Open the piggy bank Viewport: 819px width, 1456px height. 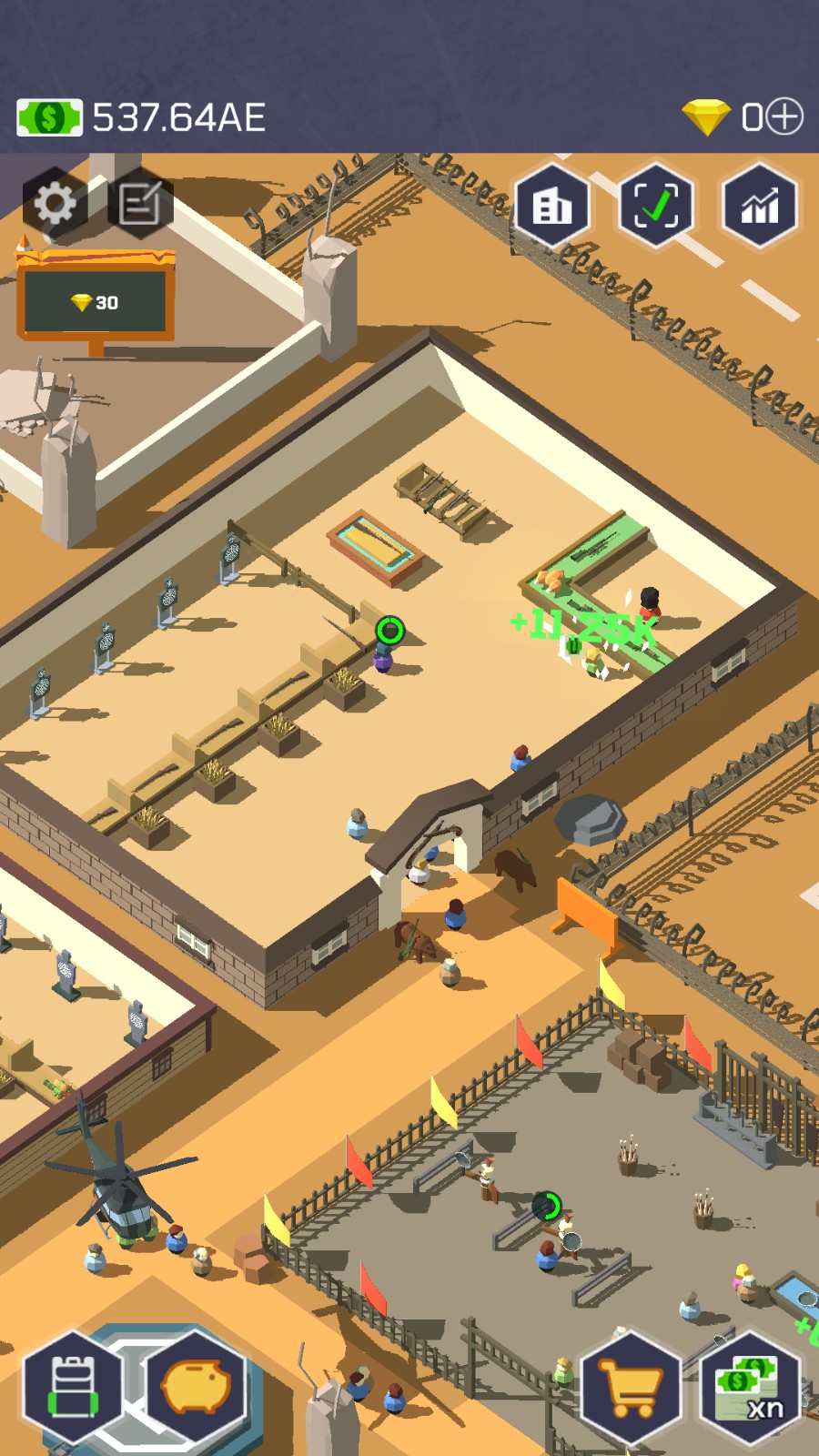pyautogui.click(x=197, y=1388)
